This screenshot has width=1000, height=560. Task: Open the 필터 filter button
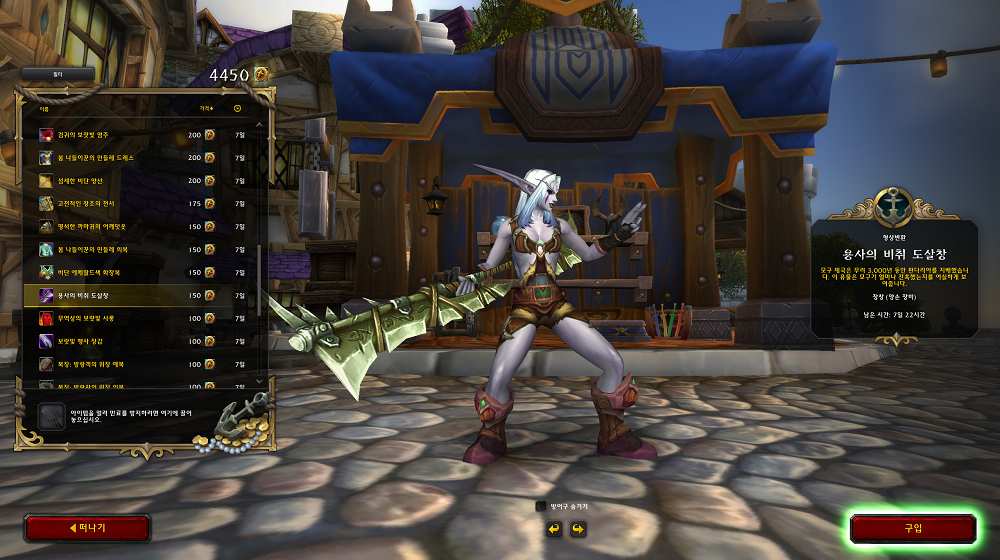tap(58, 74)
